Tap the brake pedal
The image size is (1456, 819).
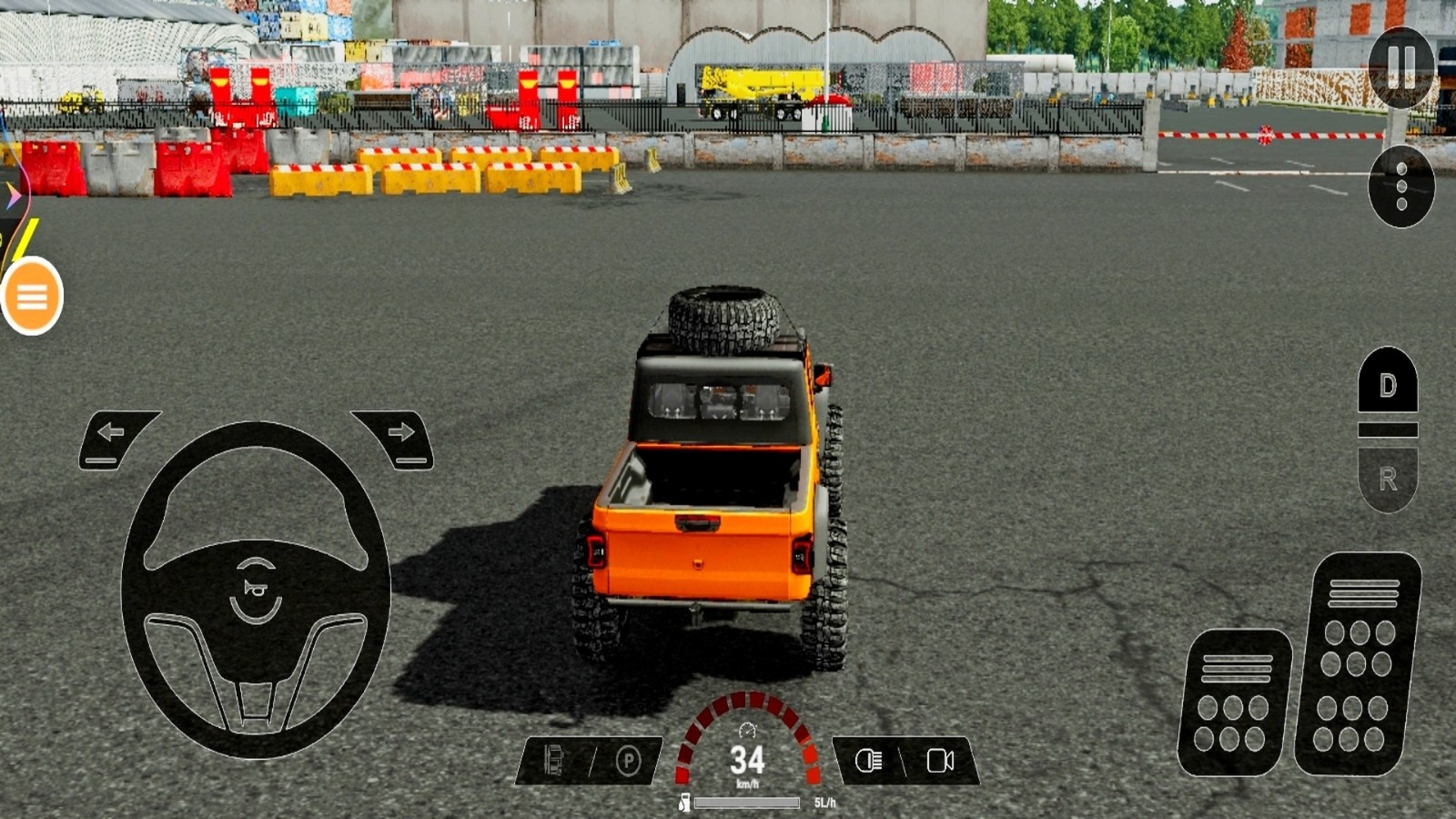(x=1234, y=703)
